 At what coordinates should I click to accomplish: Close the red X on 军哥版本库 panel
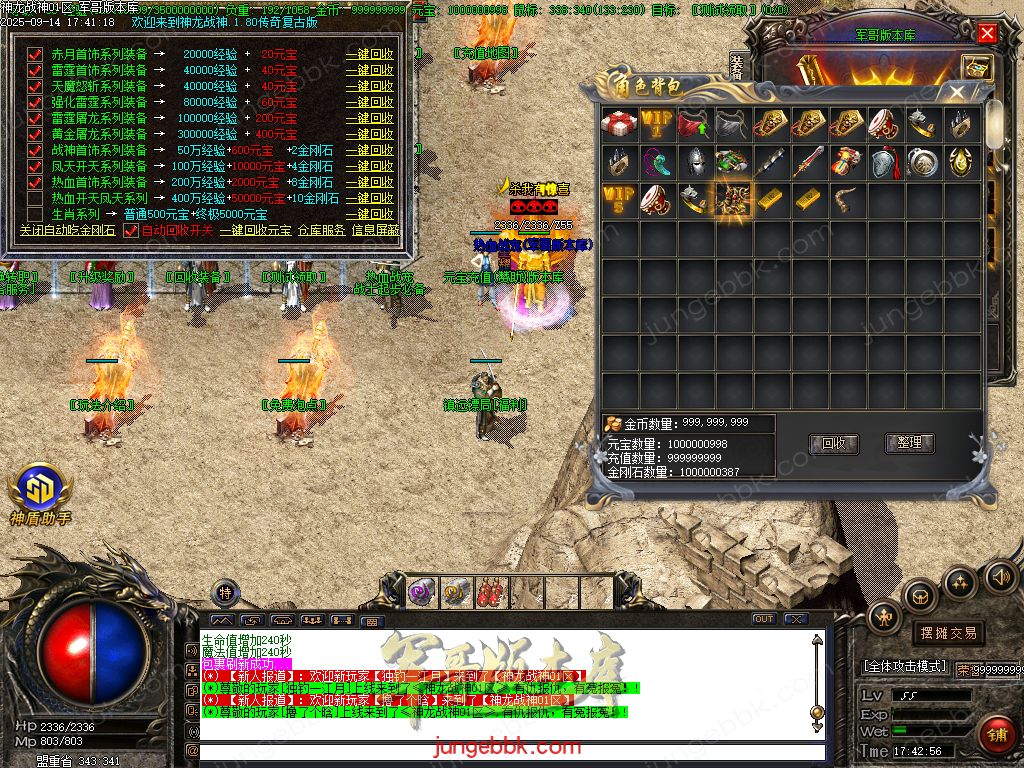988,33
